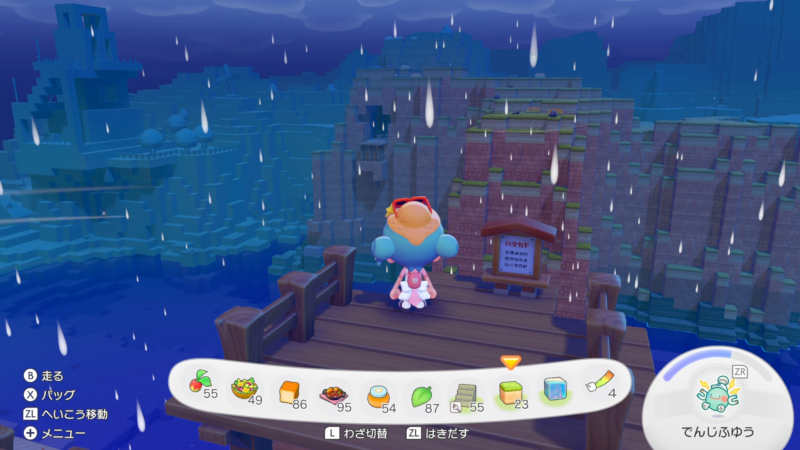The height and width of the screenshot is (450, 800).
Task: Select the red berry hotbar slot
Action: (x=197, y=385)
